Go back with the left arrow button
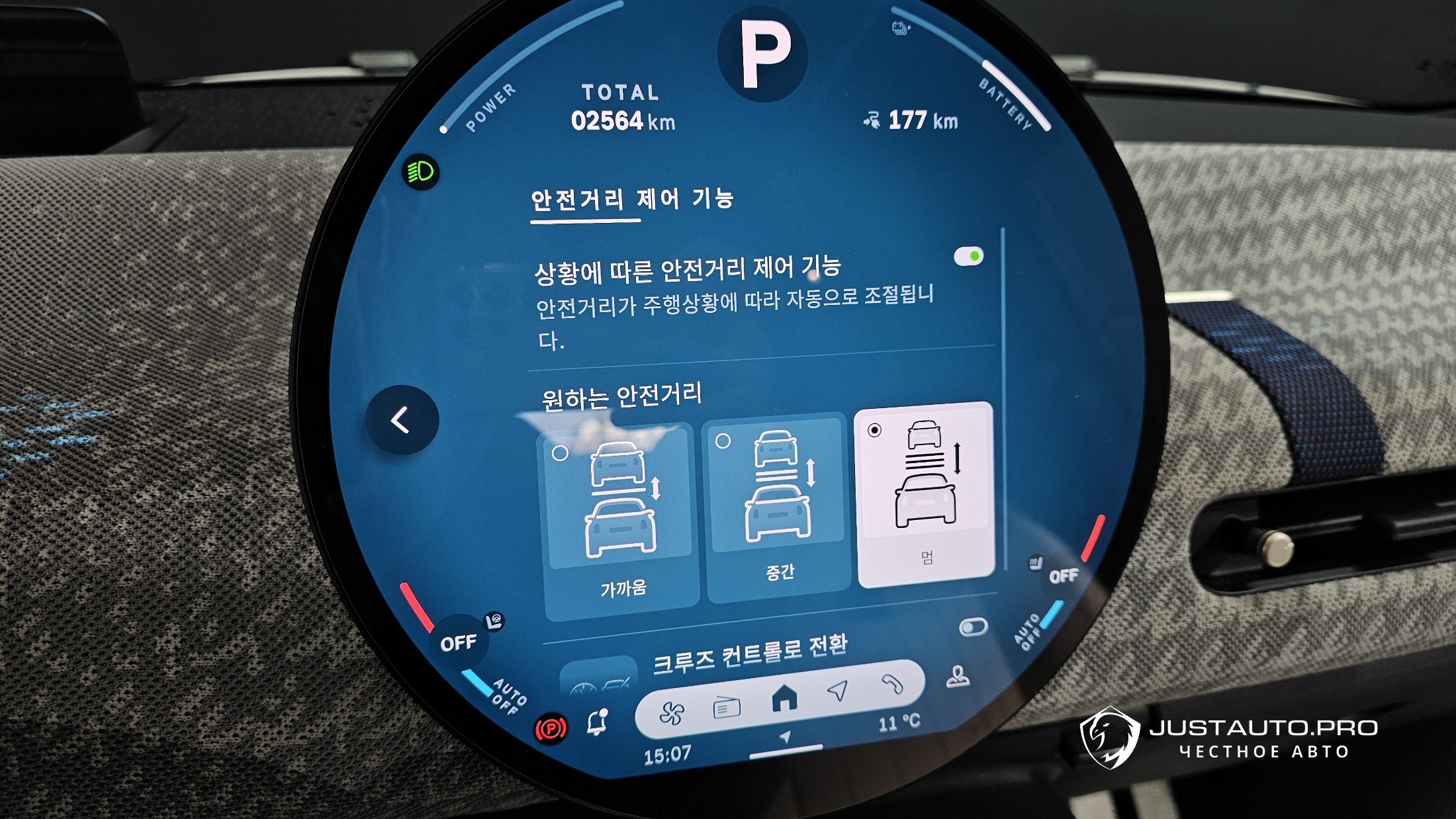This screenshot has width=1456, height=819. 401,420
